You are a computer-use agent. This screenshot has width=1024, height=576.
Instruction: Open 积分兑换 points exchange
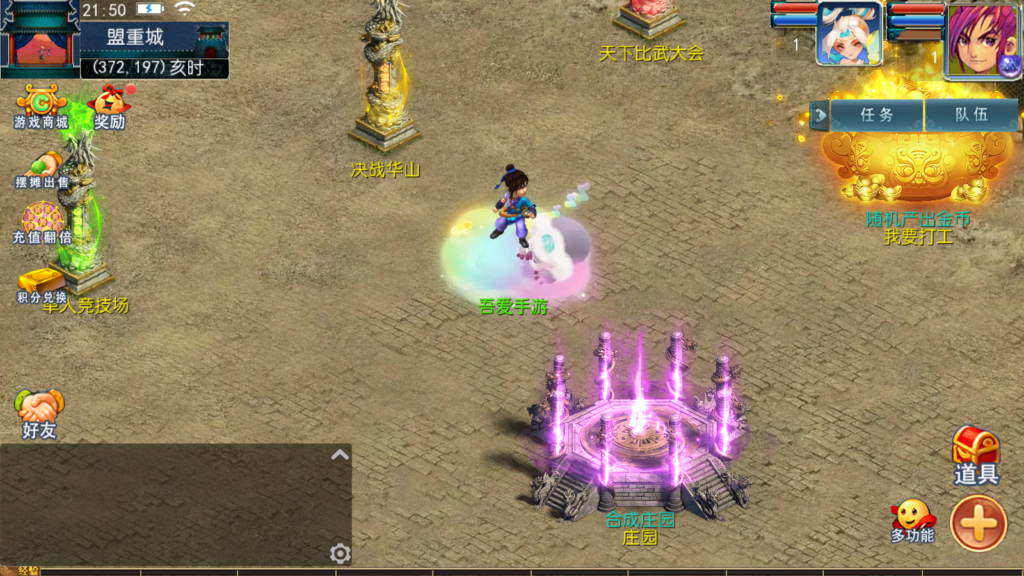point(42,284)
